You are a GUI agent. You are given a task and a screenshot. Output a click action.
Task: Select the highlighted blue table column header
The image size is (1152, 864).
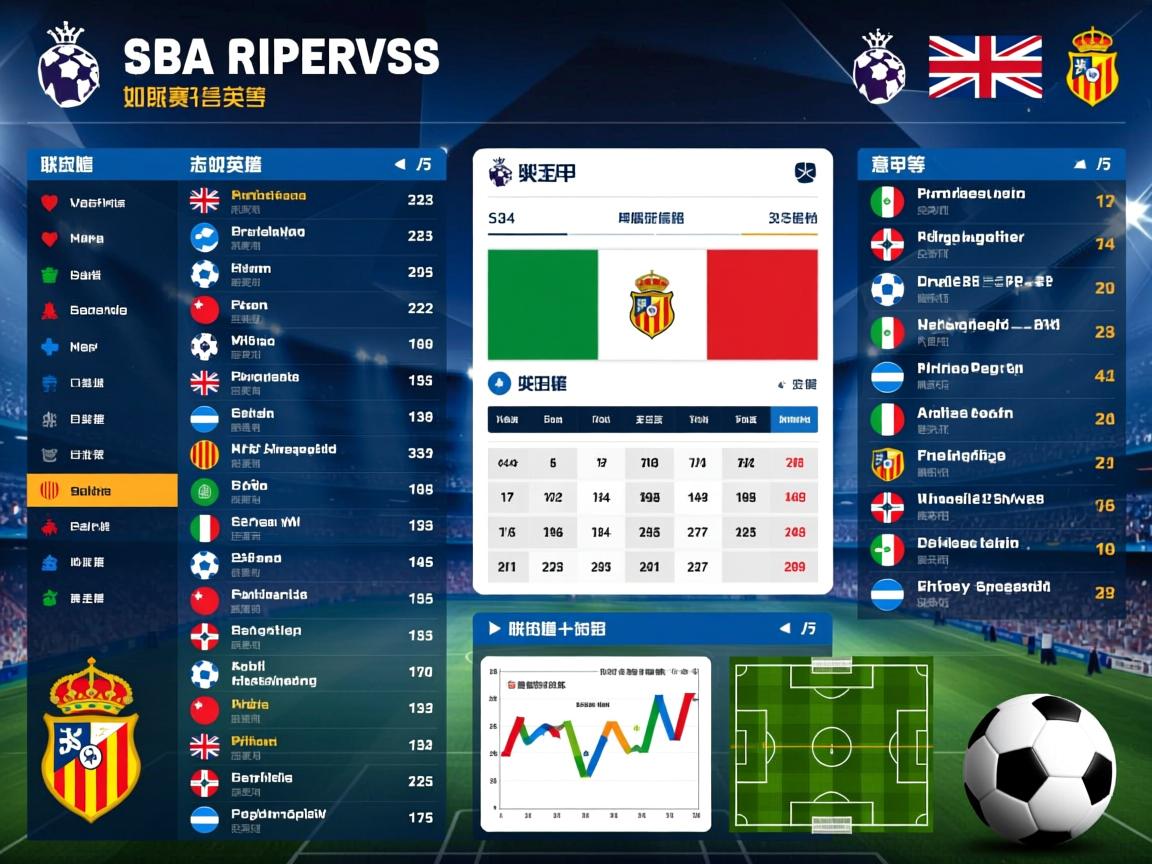(x=794, y=420)
